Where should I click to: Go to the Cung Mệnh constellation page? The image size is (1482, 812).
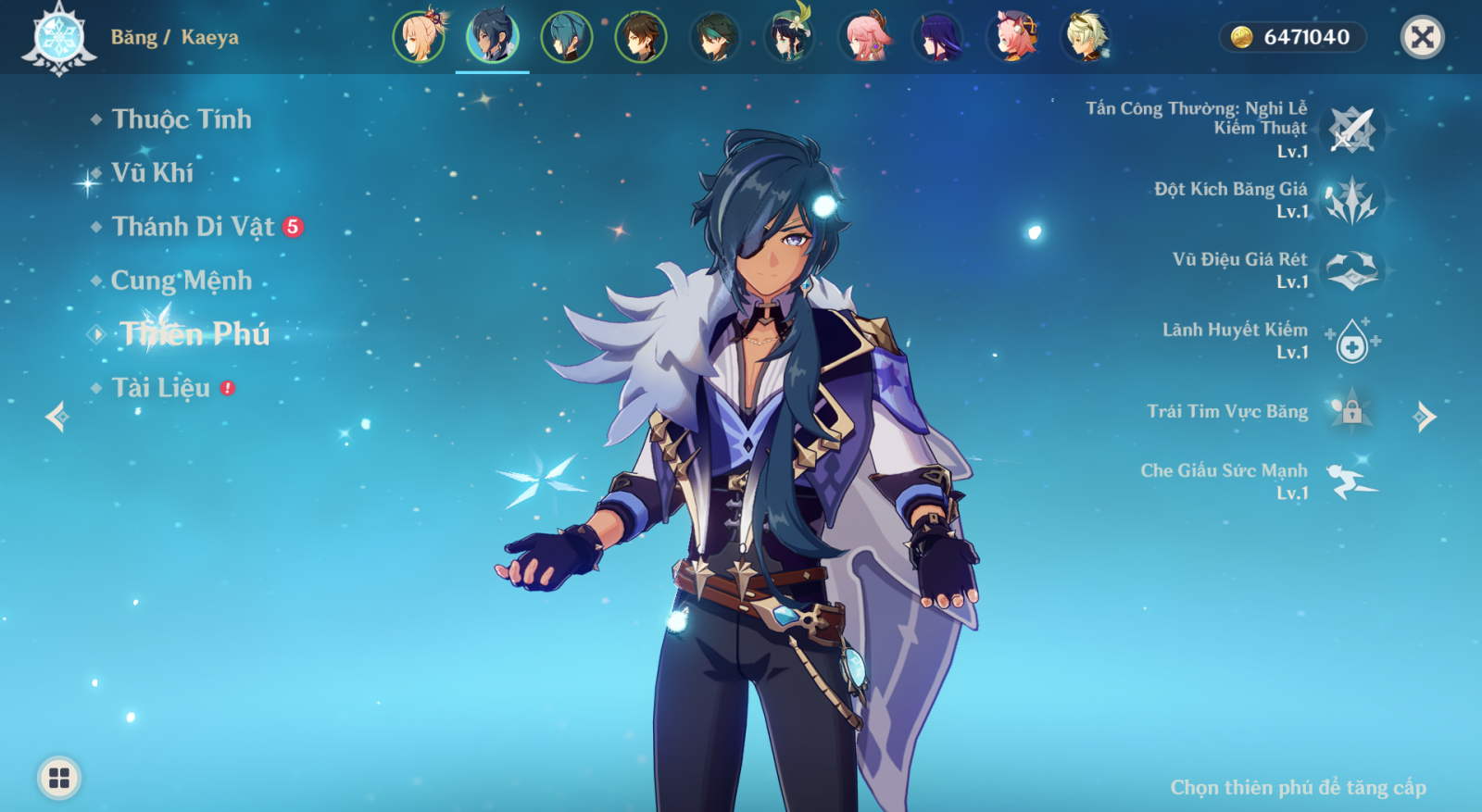click(181, 281)
